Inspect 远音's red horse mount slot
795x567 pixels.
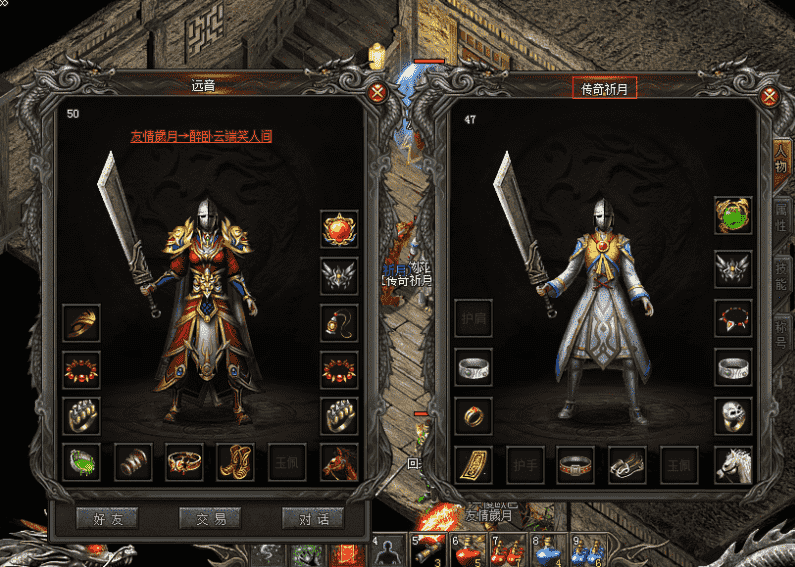click(339, 461)
